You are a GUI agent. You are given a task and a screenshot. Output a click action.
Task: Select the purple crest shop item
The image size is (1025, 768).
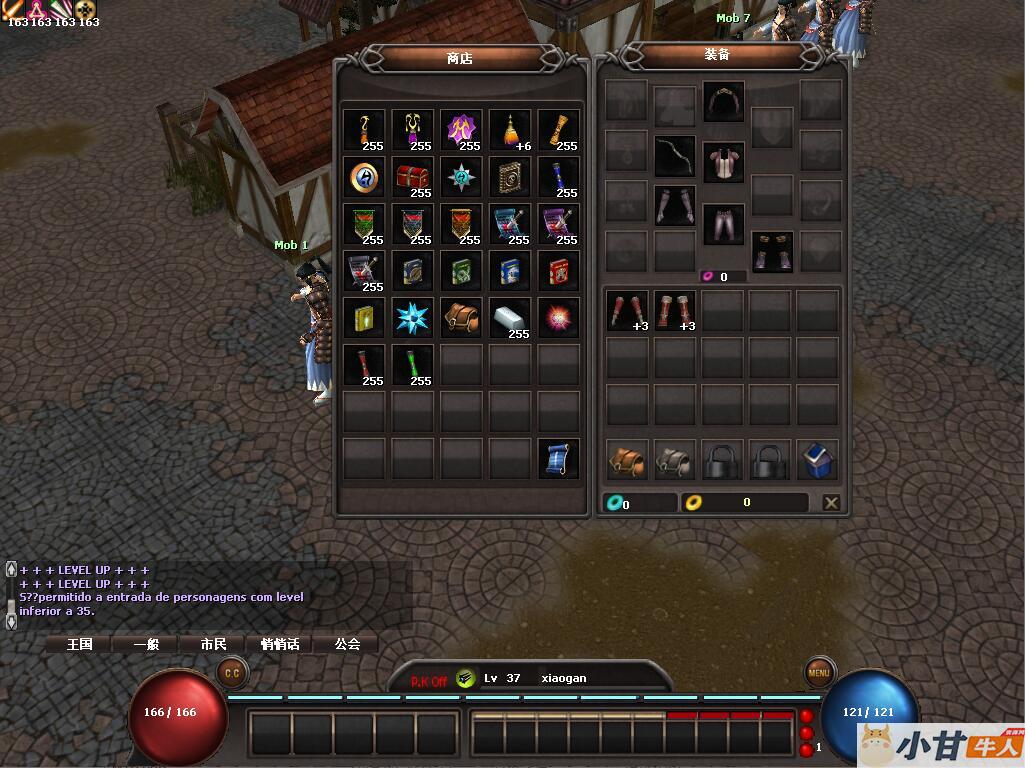(461, 130)
